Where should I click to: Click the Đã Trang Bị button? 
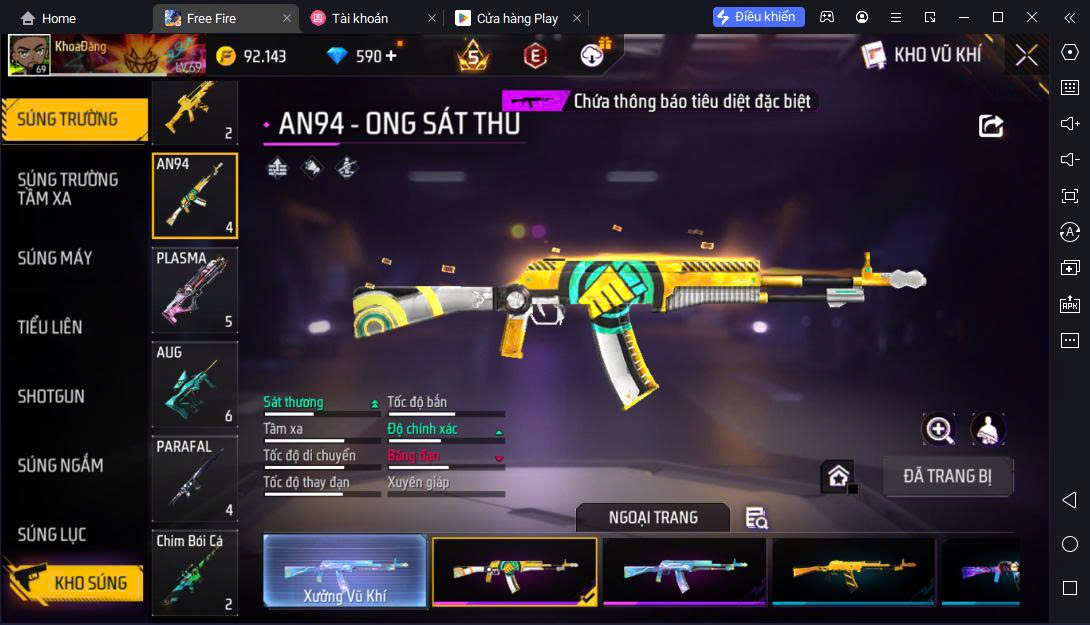pos(947,476)
